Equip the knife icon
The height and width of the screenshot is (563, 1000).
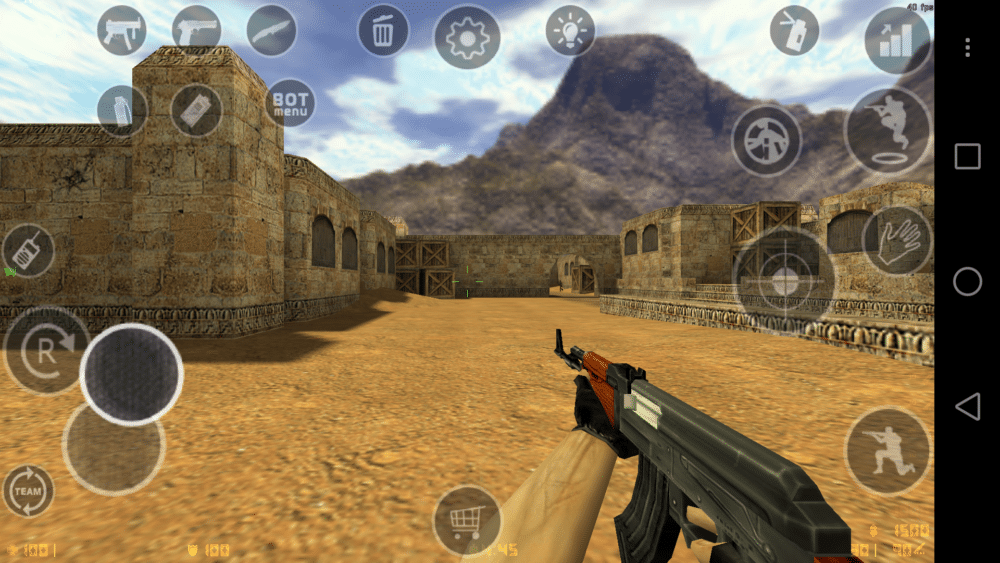click(x=271, y=30)
